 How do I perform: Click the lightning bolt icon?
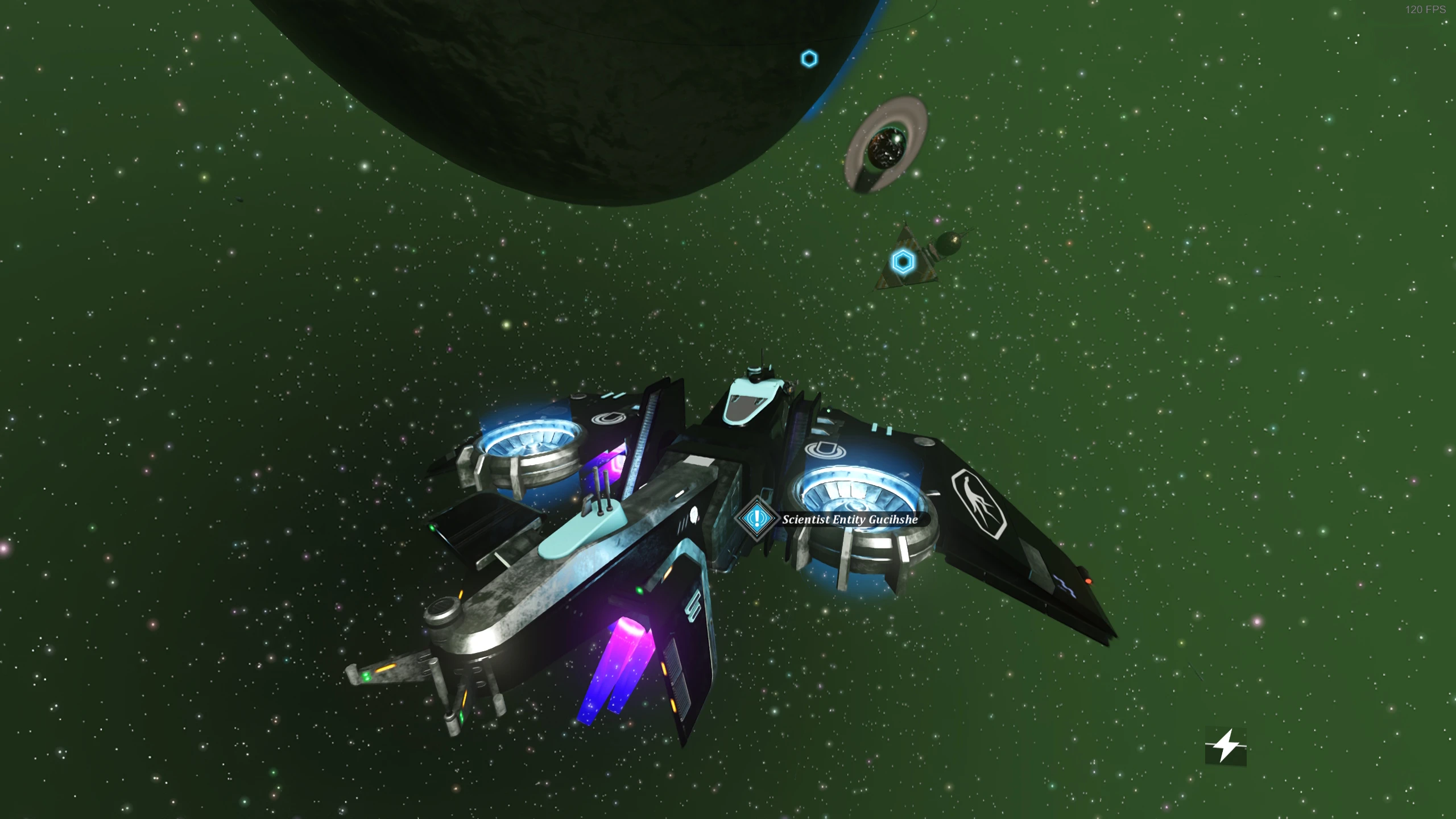point(1226,746)
